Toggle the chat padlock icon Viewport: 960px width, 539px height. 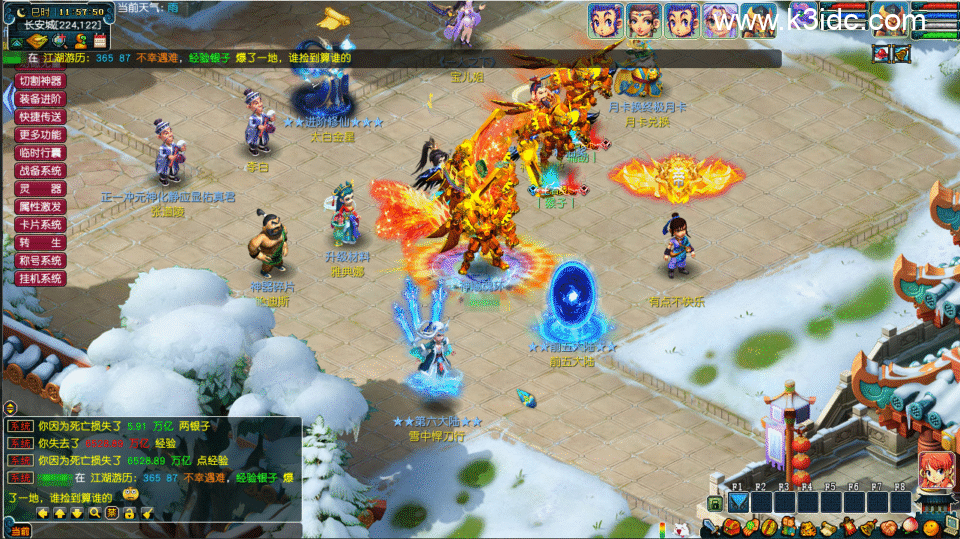129,513
